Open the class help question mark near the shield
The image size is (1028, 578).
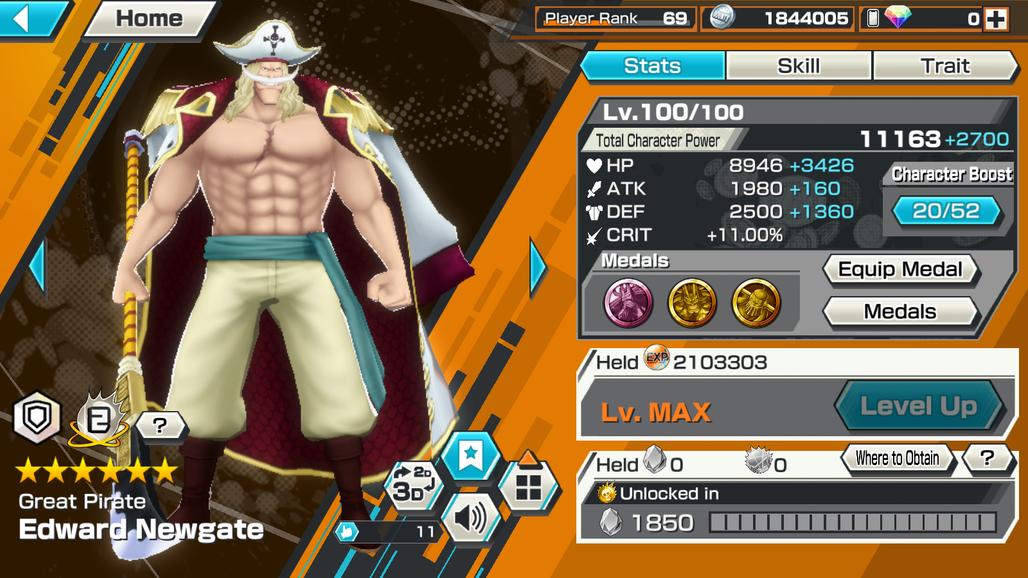[x=162, y=426]
